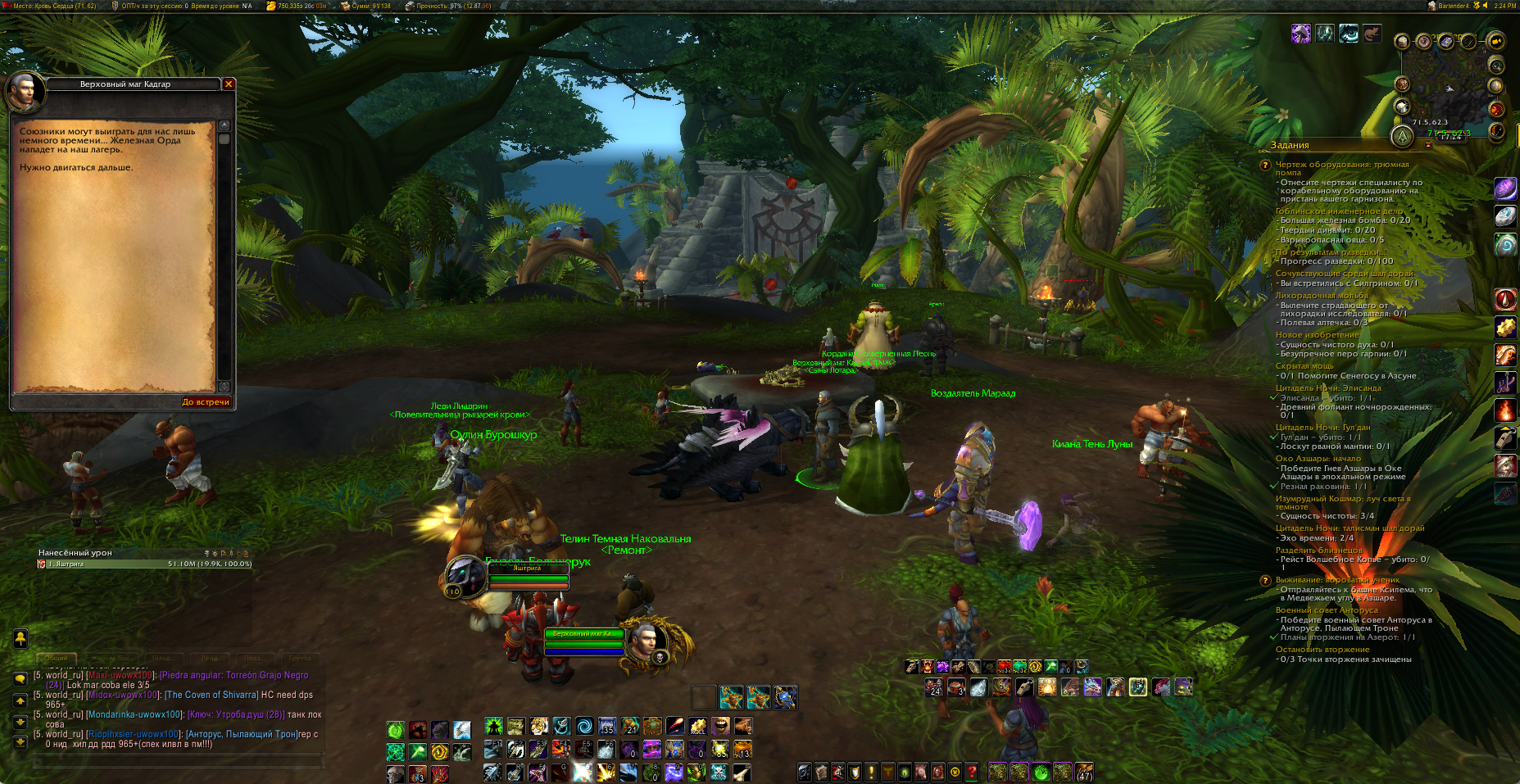Jump chat to bottom with arrow button
This screenshot has height=784, width=1520.
click(20, 741)
